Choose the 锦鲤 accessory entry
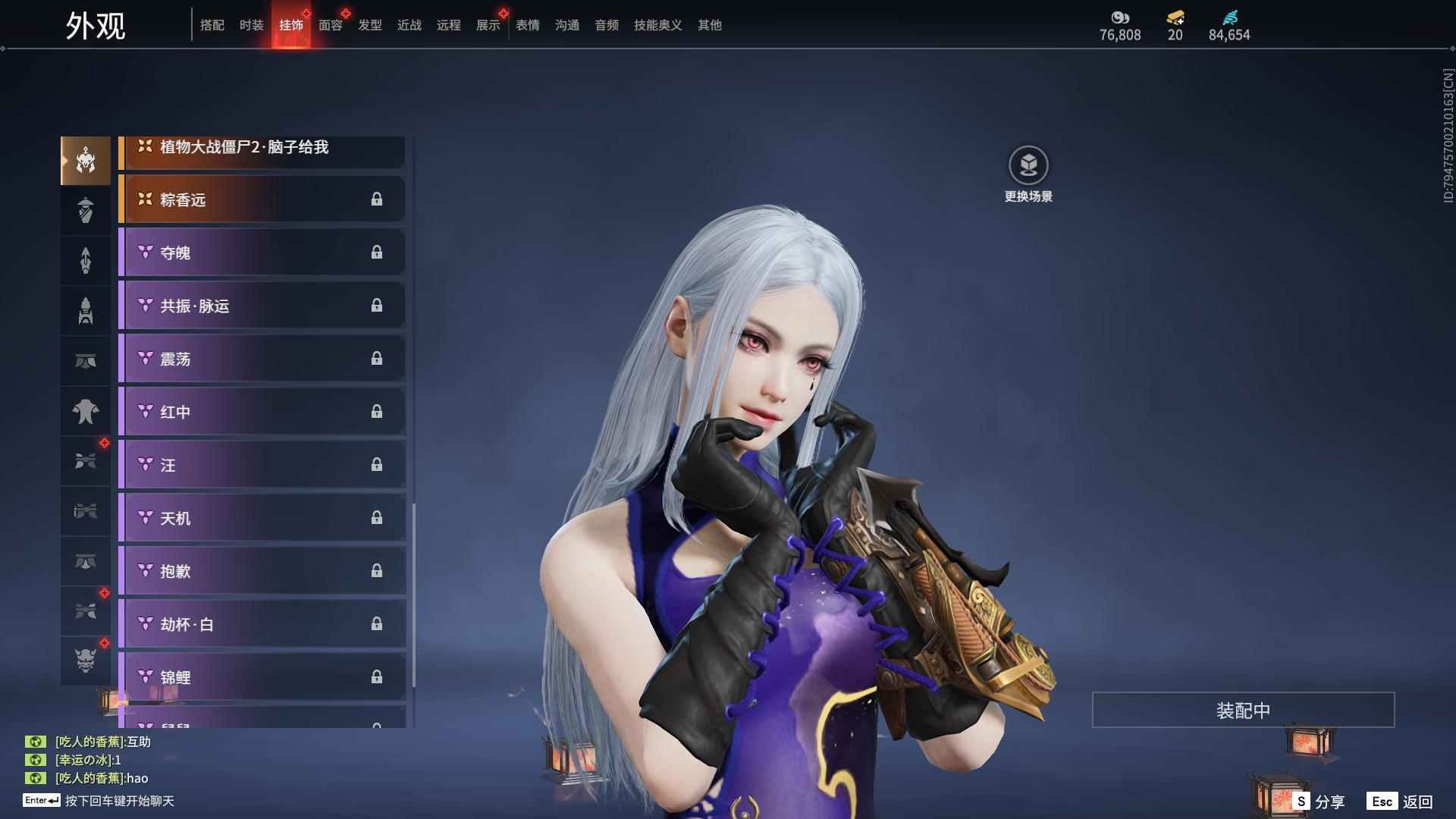 pyautogui.click(x=262, y=676)
